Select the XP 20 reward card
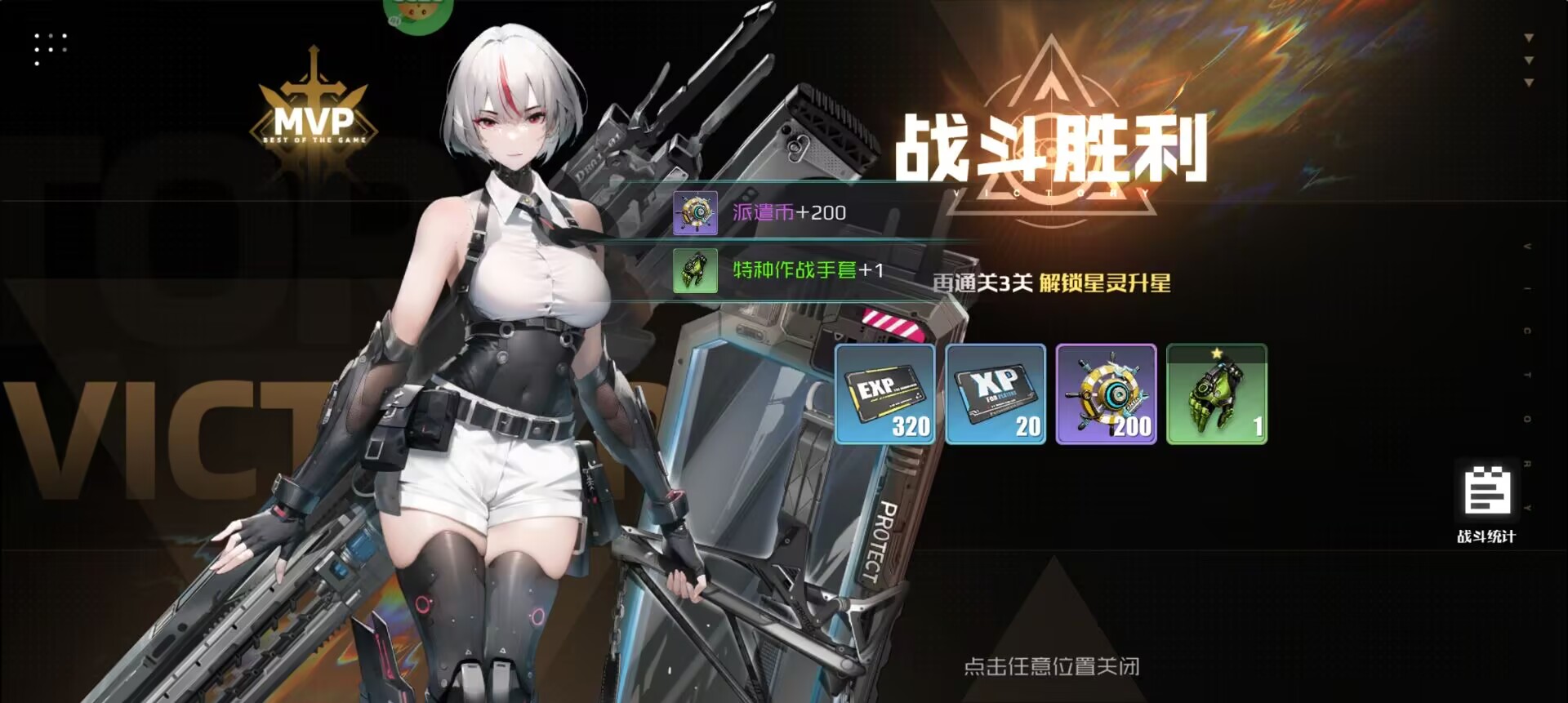The width and height of the screenshot is (1568, 703). [996, 394]
